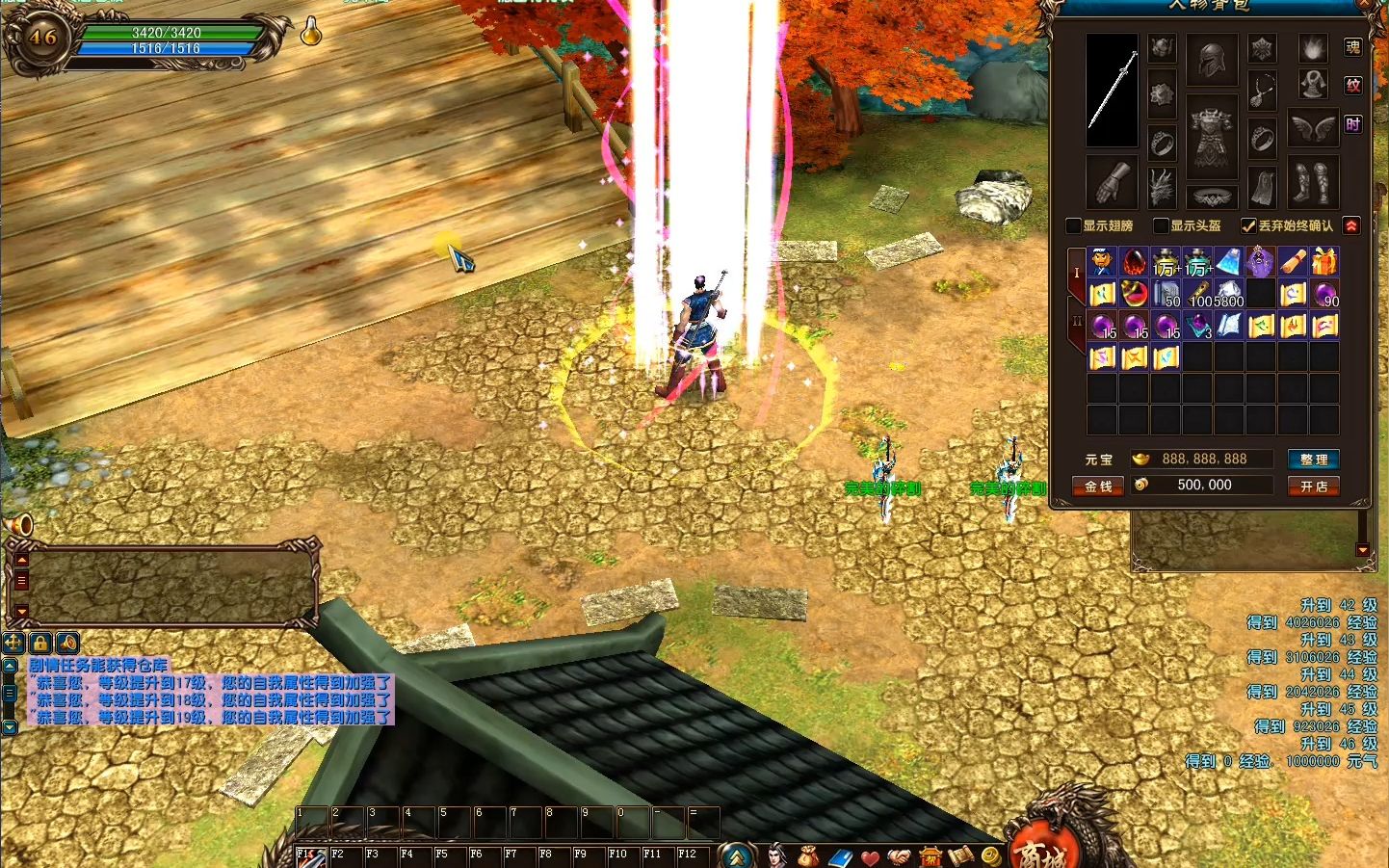Image resolution: width=1389 pixels, height=868 pixels.
Task: Select the equipped sword weapon slot
Action: point(1112,91)
